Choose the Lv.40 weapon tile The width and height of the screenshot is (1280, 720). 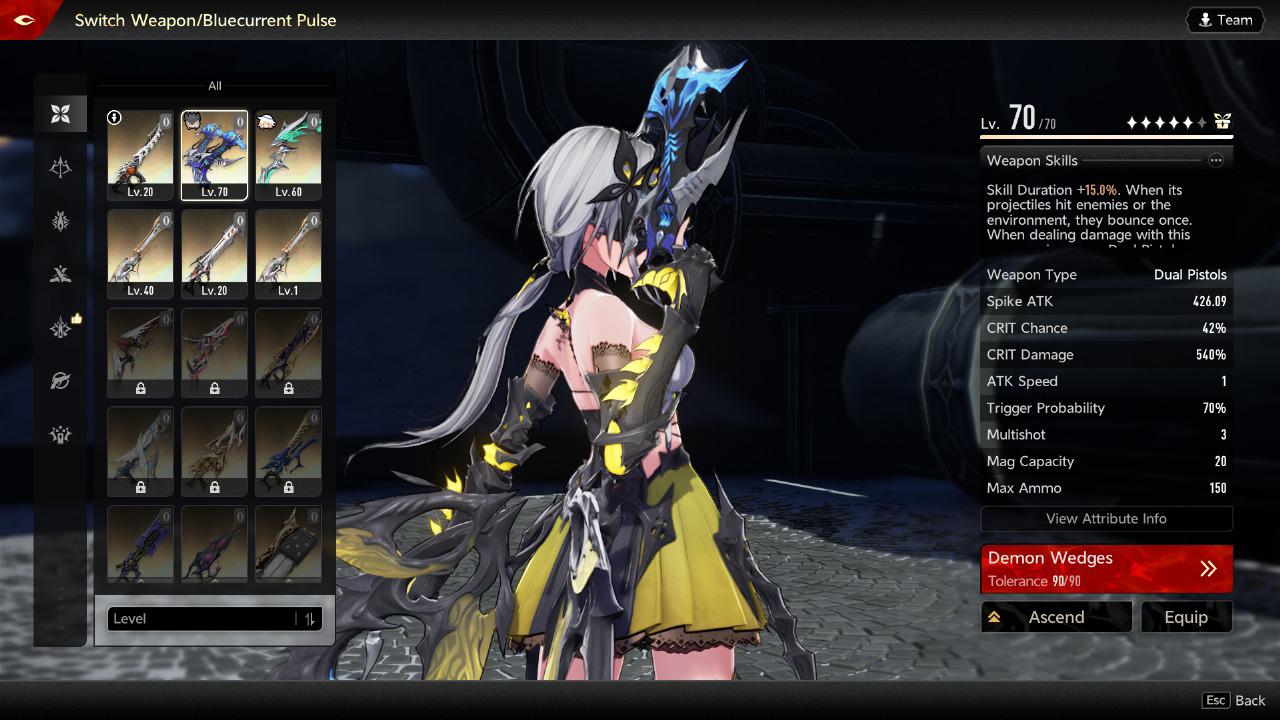pos(140,253)
